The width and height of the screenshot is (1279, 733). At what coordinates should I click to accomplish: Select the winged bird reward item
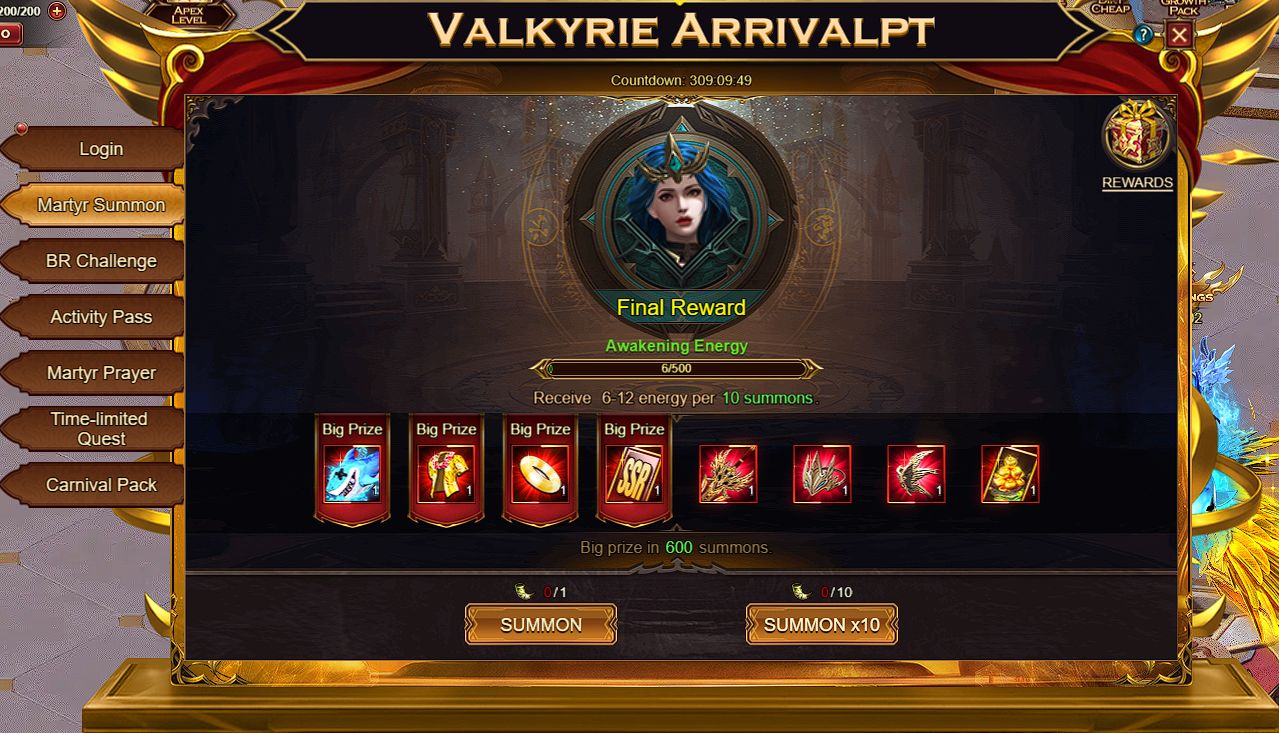tap(916, 474)
